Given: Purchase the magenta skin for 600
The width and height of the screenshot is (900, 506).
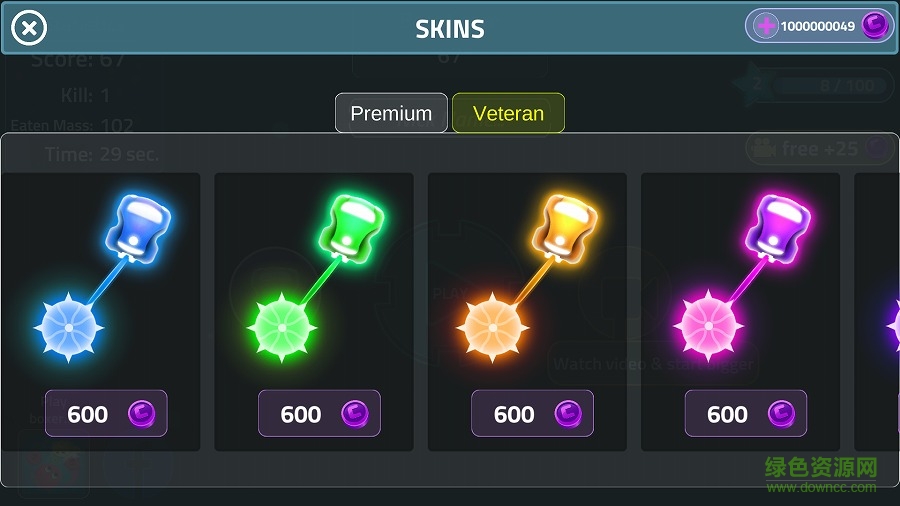Looking at the screenshot, I should (x=745, y=413).
